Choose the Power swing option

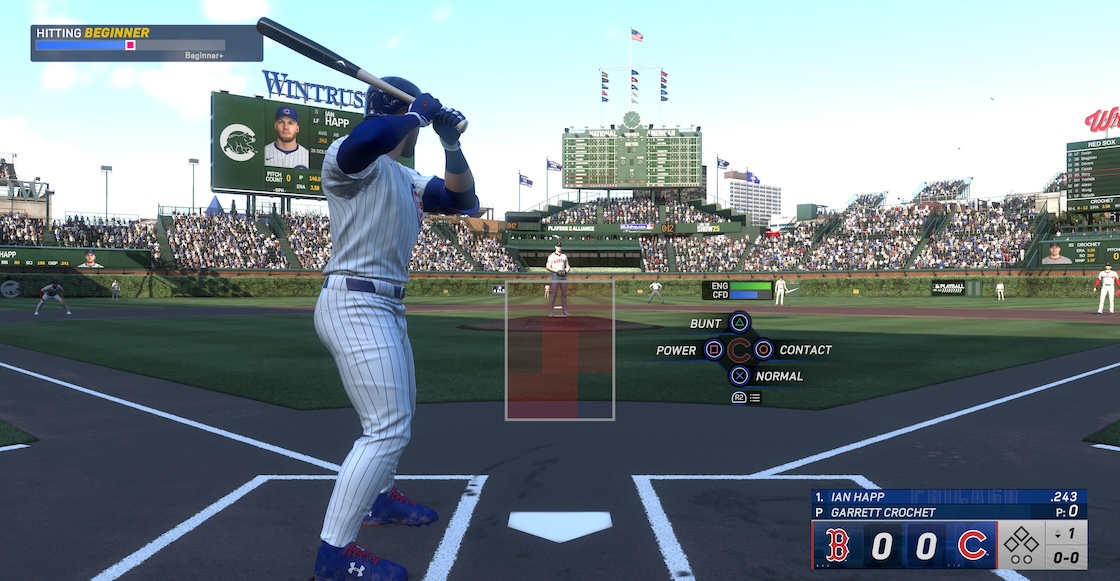(x=714, y=350)
